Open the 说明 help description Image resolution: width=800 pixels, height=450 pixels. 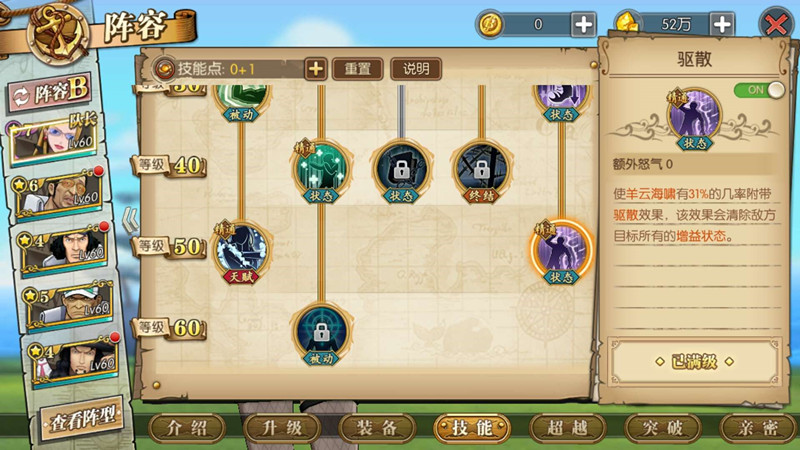coord(416,69)
